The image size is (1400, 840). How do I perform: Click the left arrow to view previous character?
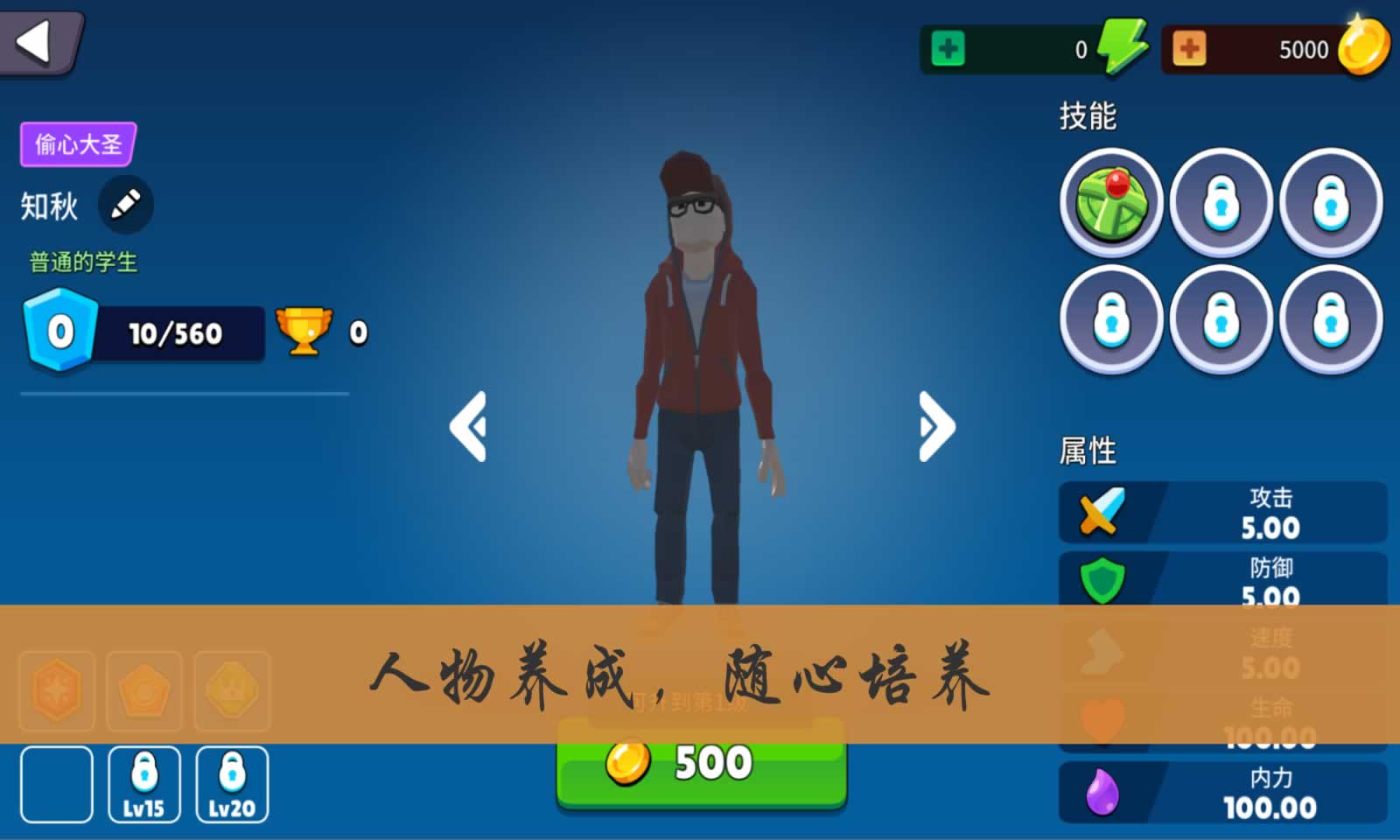(x=469, y=427)
